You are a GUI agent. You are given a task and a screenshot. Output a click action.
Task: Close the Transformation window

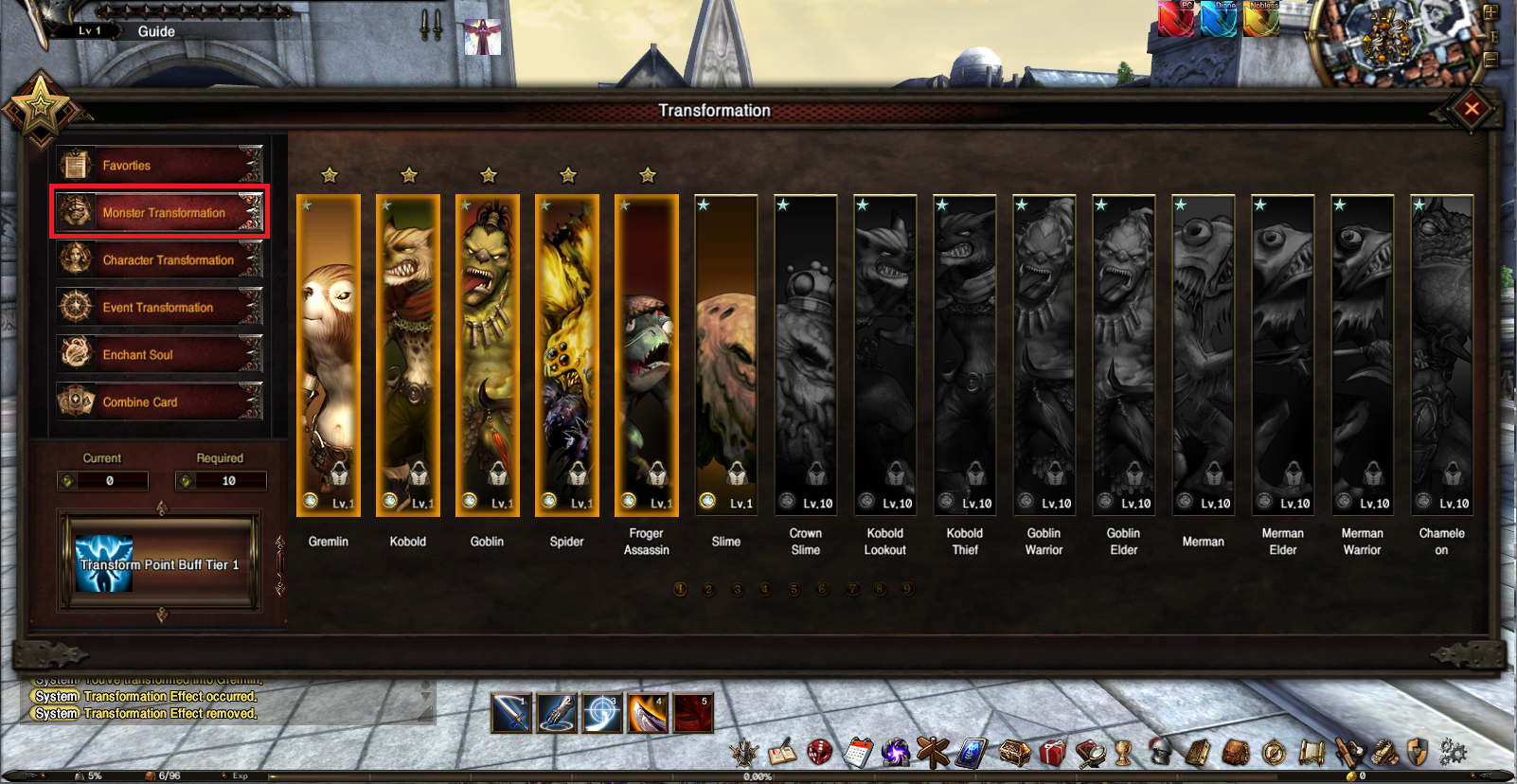pyautogui.click(x=1471, y=109)
